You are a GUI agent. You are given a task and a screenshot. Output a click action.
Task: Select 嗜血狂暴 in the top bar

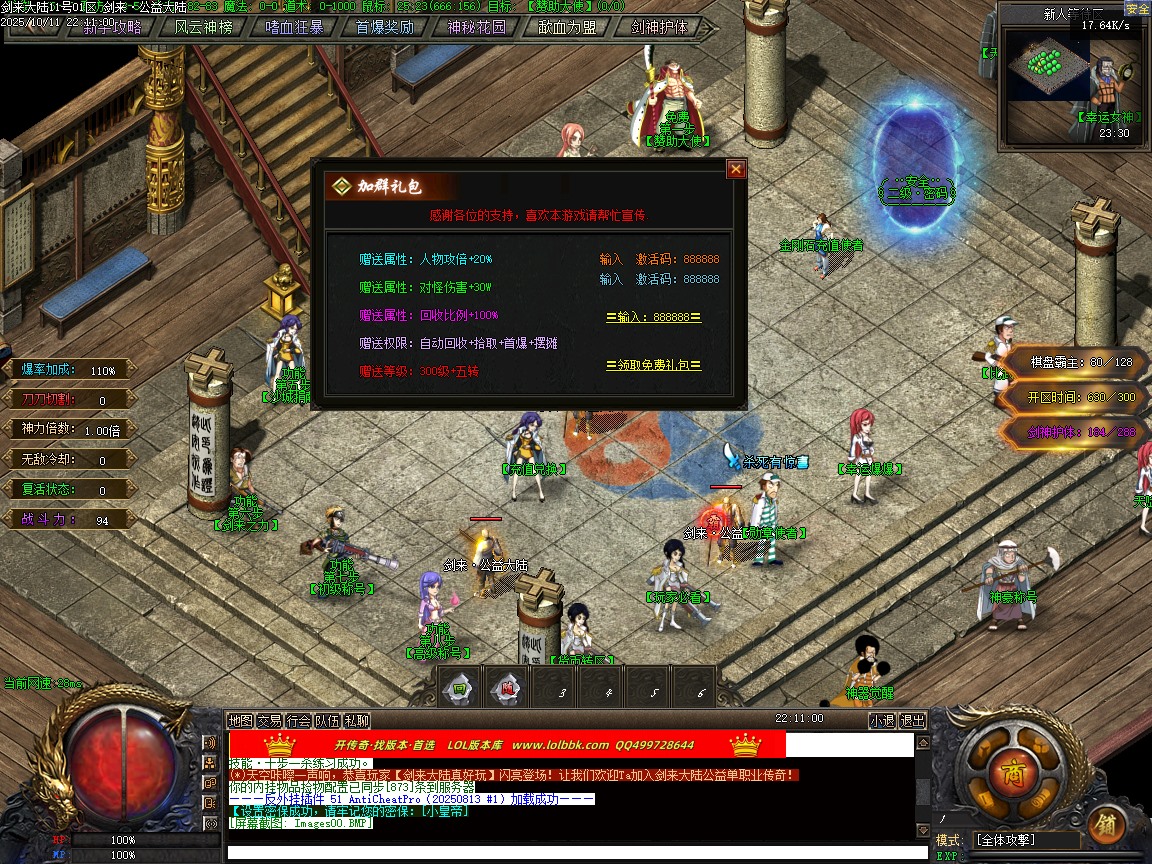tap(294, 27)
